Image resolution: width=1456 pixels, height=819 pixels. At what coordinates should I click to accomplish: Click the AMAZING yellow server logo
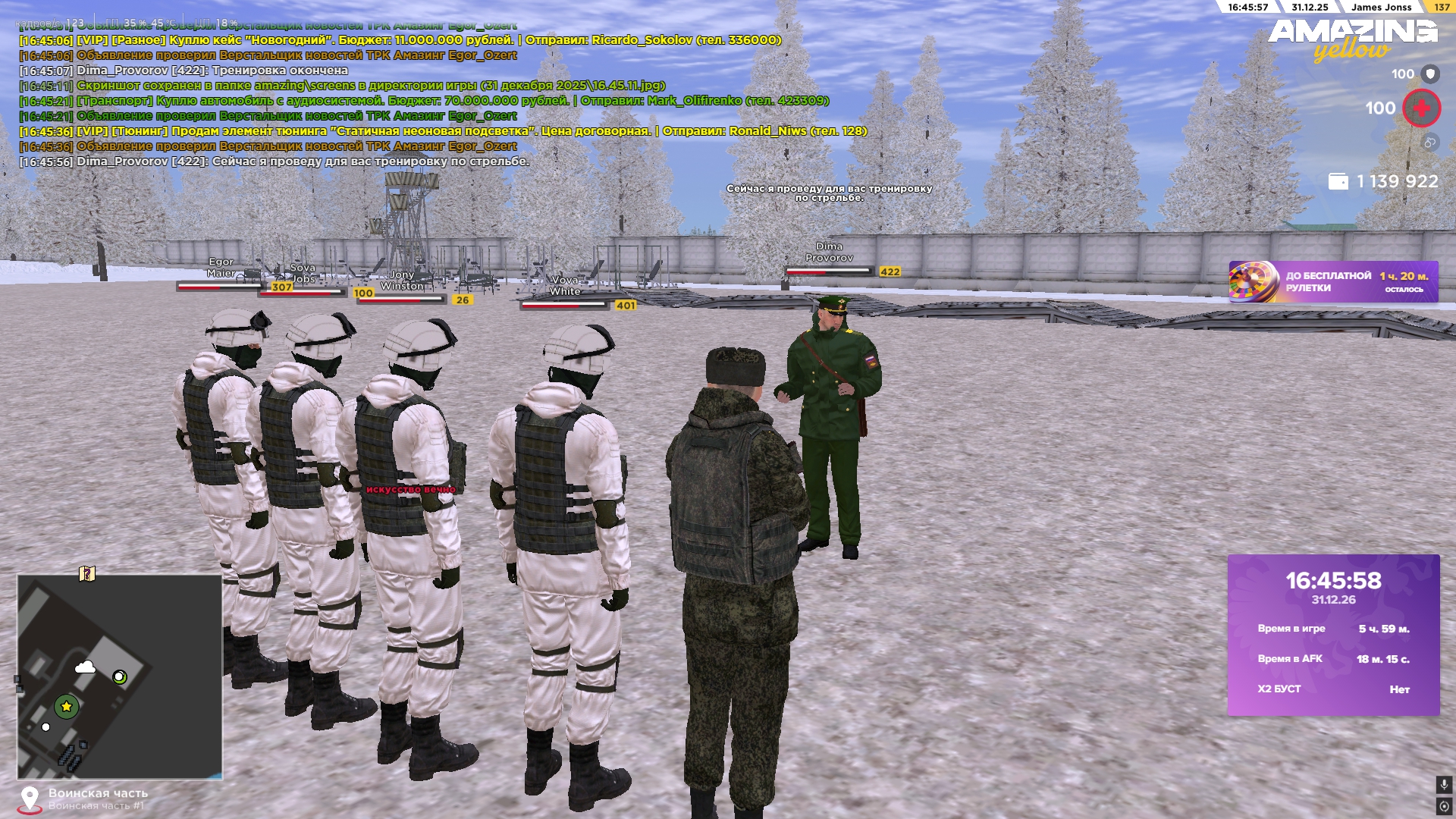1352,39
